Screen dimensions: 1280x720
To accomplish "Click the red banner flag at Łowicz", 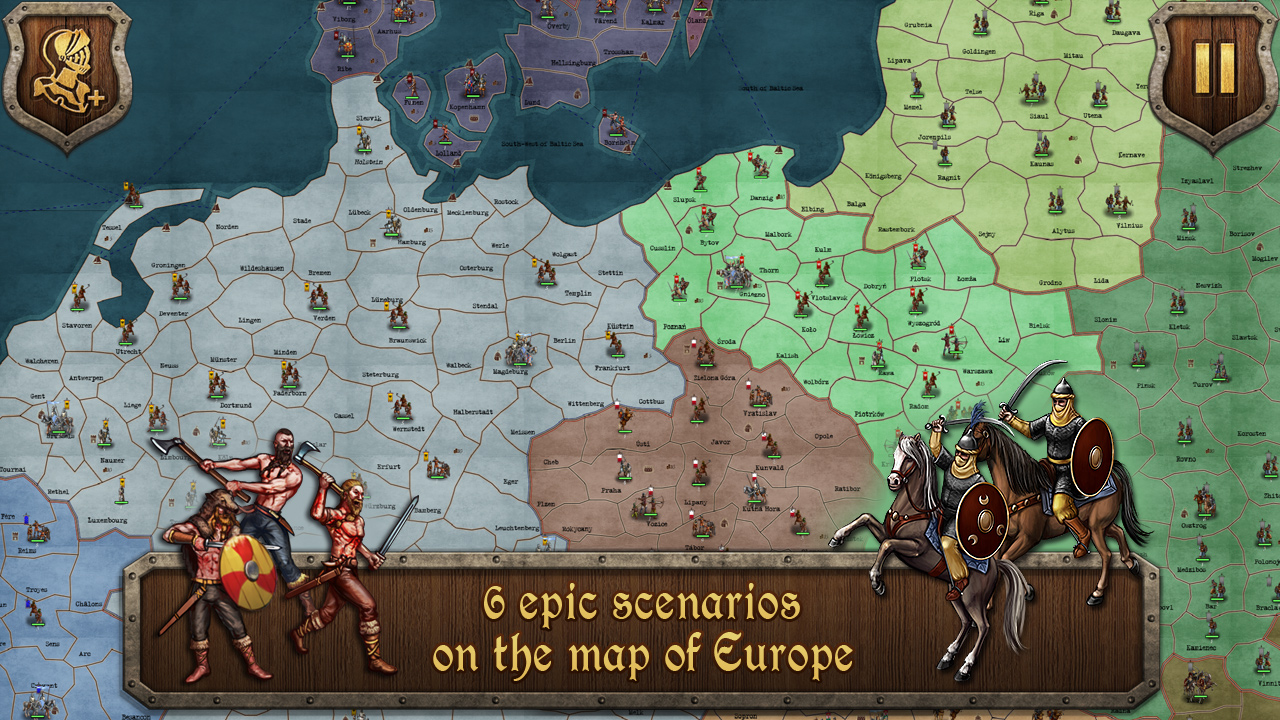I will pos(858,307).
